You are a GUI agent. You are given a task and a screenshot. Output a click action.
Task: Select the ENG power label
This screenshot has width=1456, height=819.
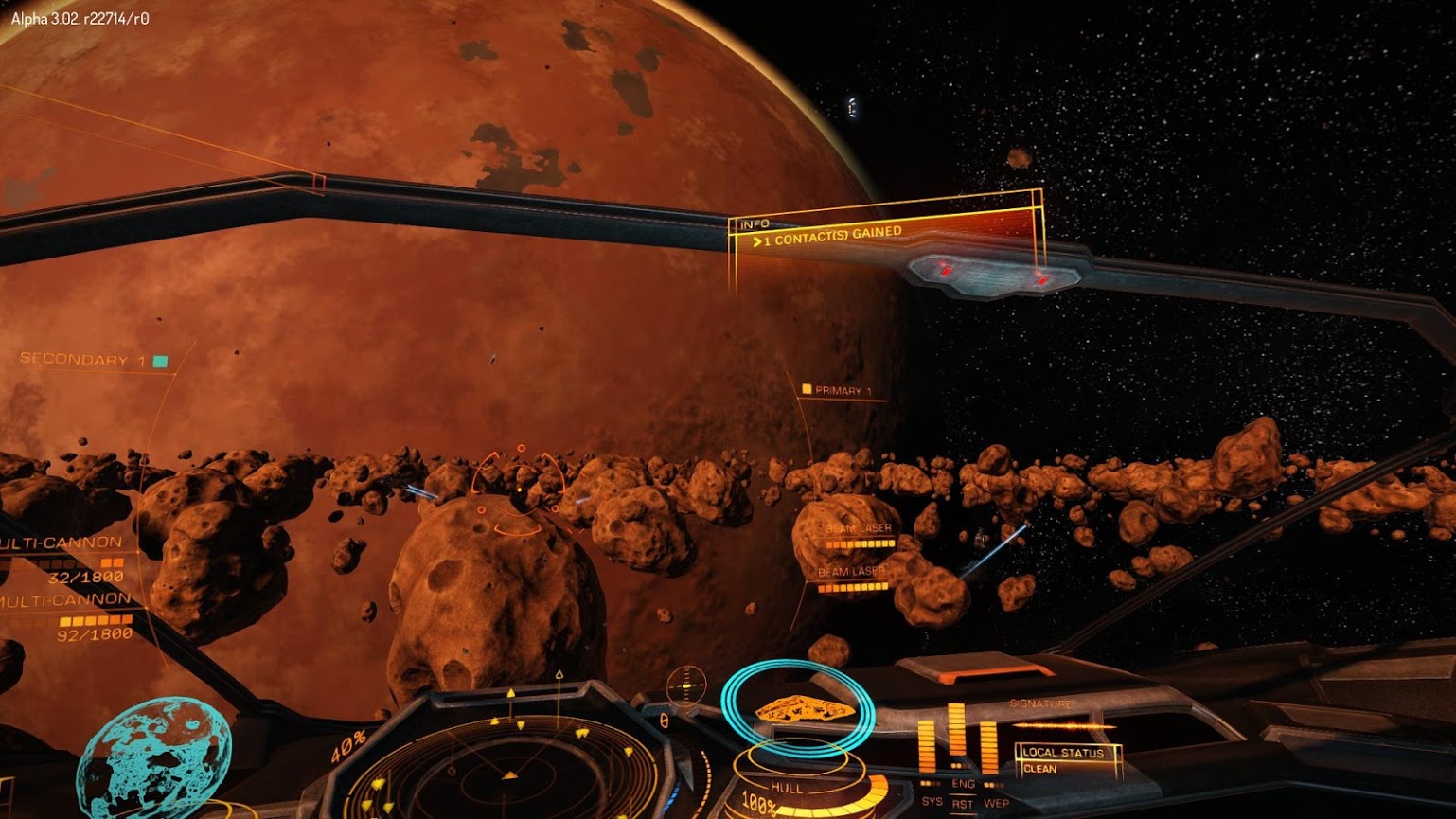click(963, 784)
